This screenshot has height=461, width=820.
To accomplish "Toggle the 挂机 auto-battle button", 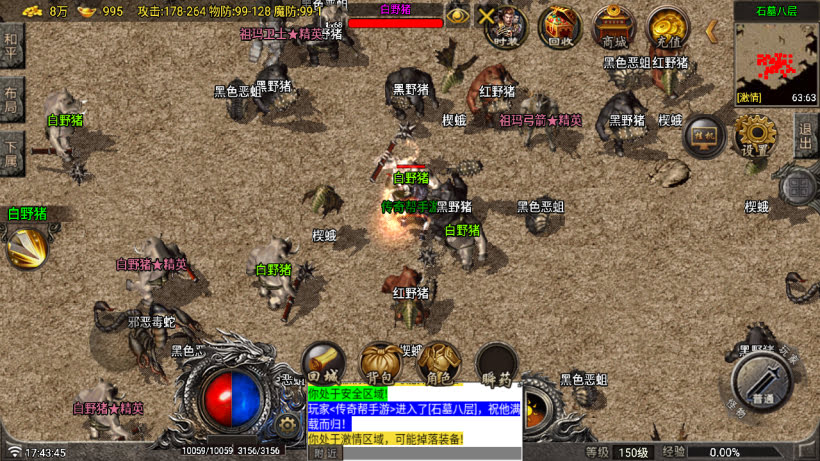I will (704, 136).
